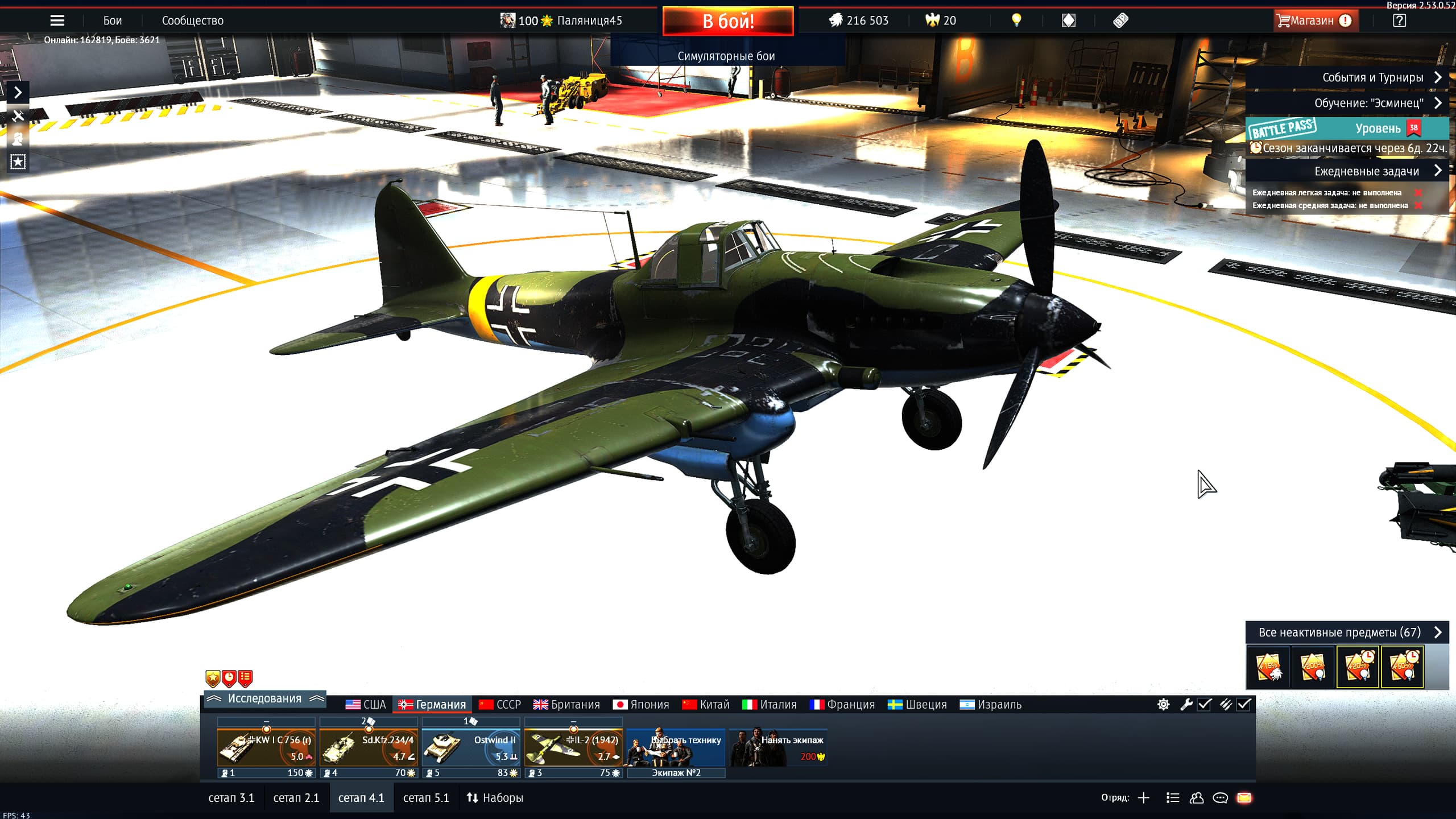Expand События и Турниры panel
This screenshot has height=819, width=1456.
[x=1373, y=77]
